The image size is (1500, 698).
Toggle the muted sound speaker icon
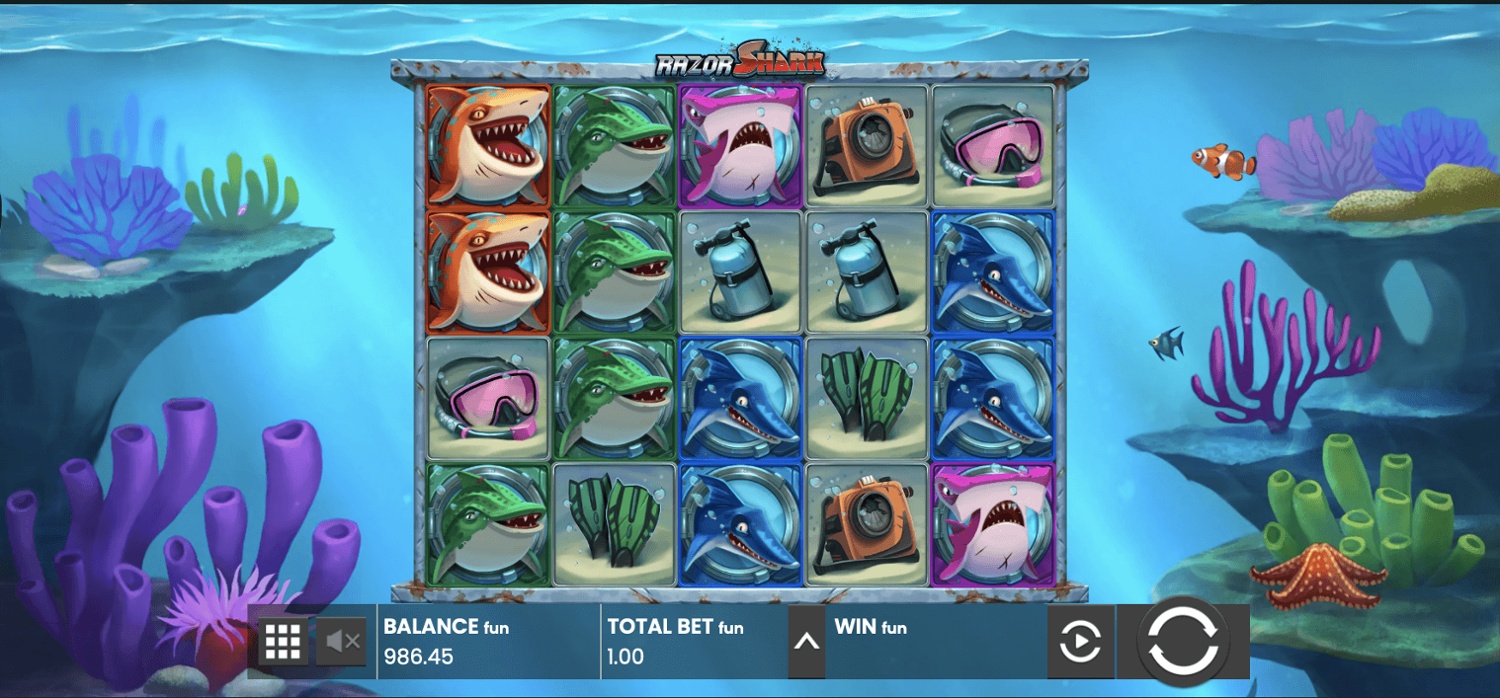point(341,641)
